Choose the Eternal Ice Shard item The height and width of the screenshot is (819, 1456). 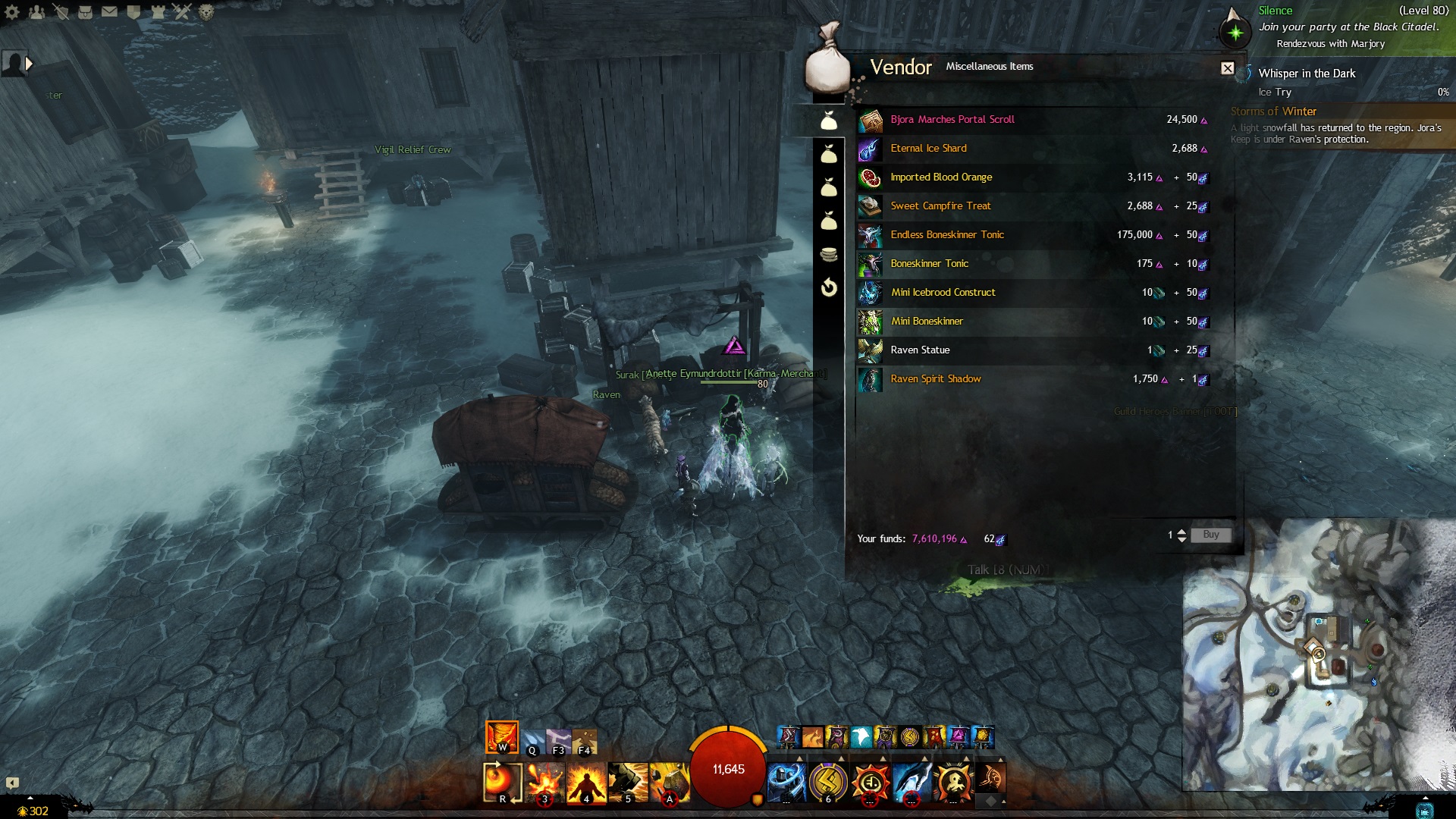click(928, 149)
